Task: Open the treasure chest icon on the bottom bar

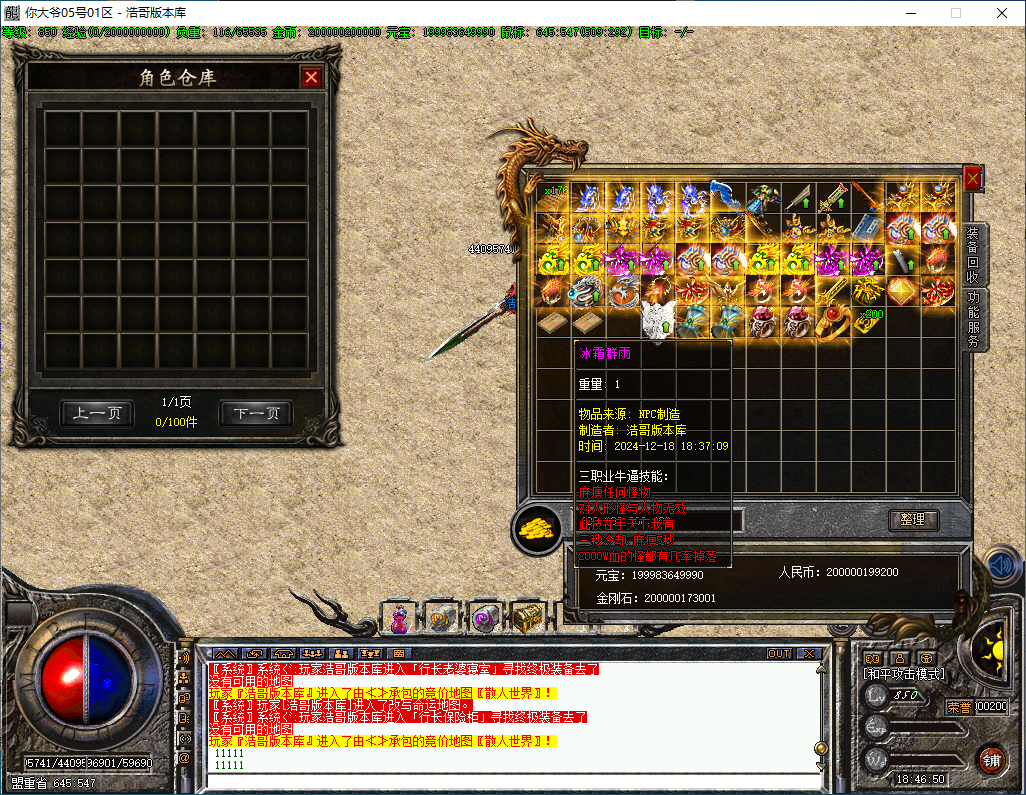Action: [527, 619]
